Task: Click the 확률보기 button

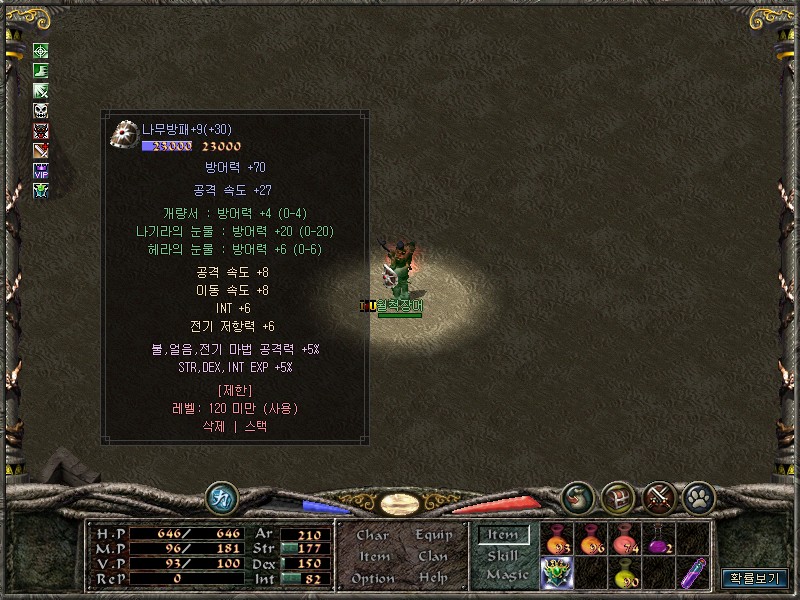Action: point(755,578)
